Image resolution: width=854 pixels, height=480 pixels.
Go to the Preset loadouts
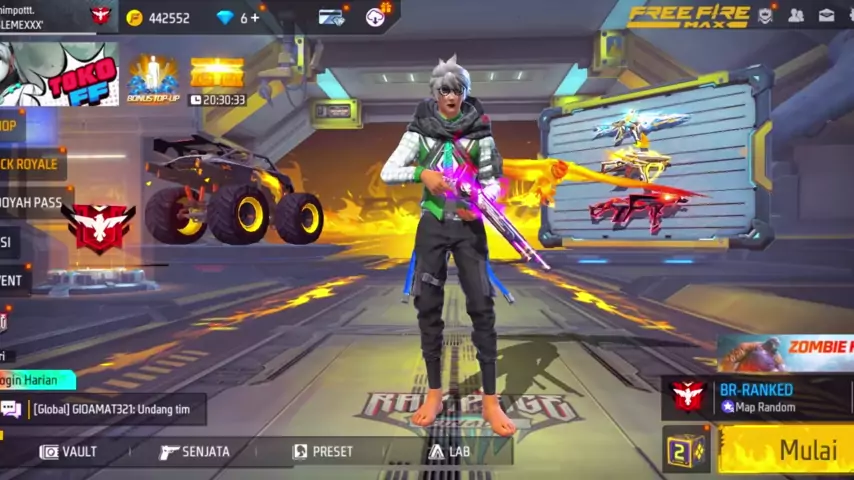pyautogui.click(x=322, y=452)
